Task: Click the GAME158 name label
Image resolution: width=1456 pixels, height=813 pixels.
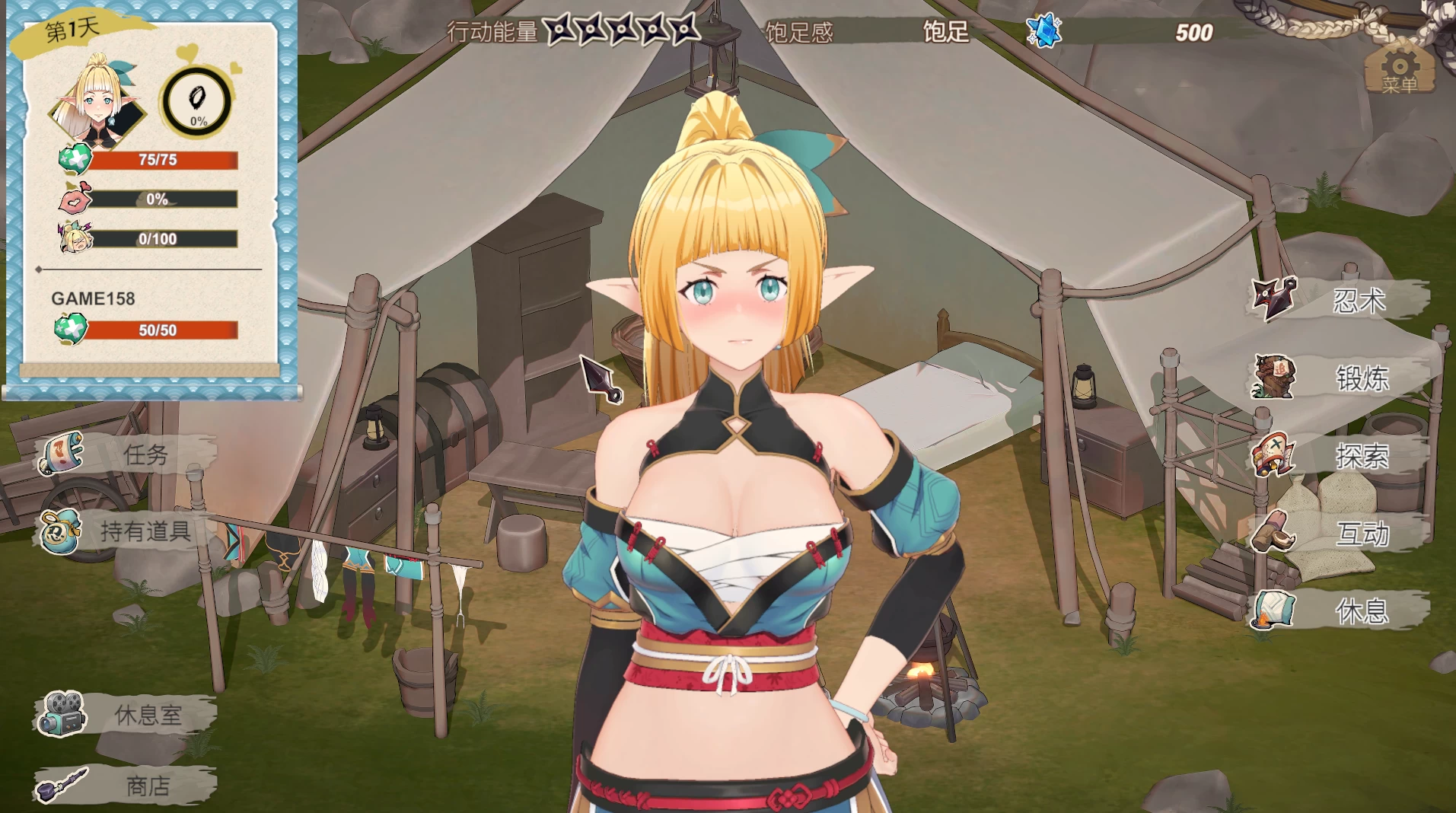Action: [x=94, y=299]
